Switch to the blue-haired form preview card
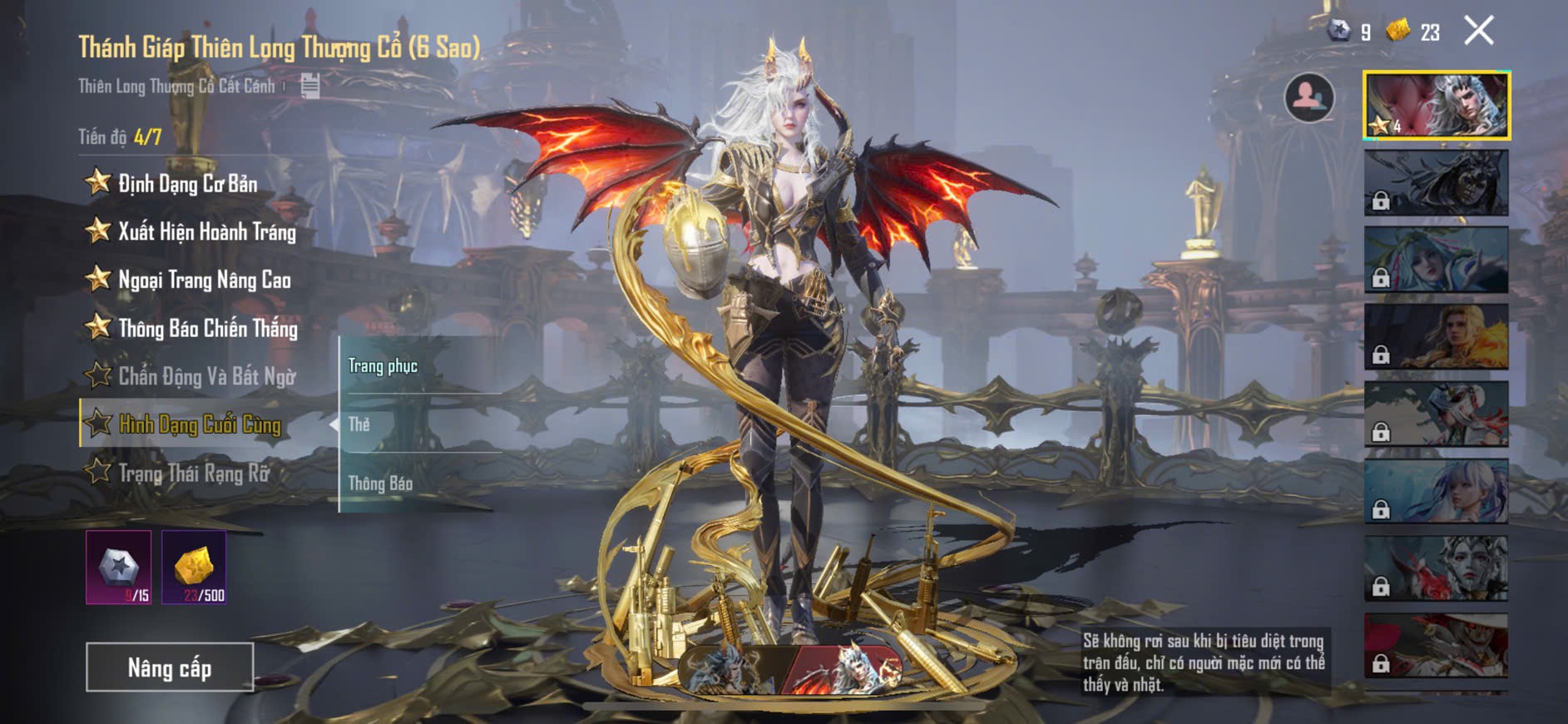 pos(730,669)
